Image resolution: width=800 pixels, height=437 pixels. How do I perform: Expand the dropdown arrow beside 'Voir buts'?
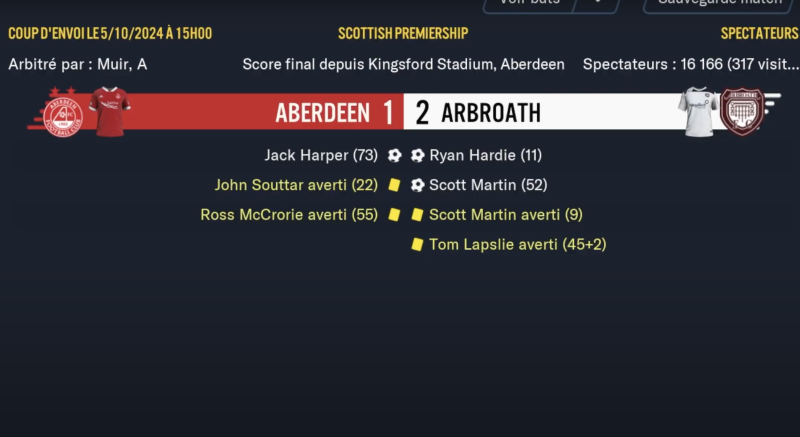coord(599,4)
